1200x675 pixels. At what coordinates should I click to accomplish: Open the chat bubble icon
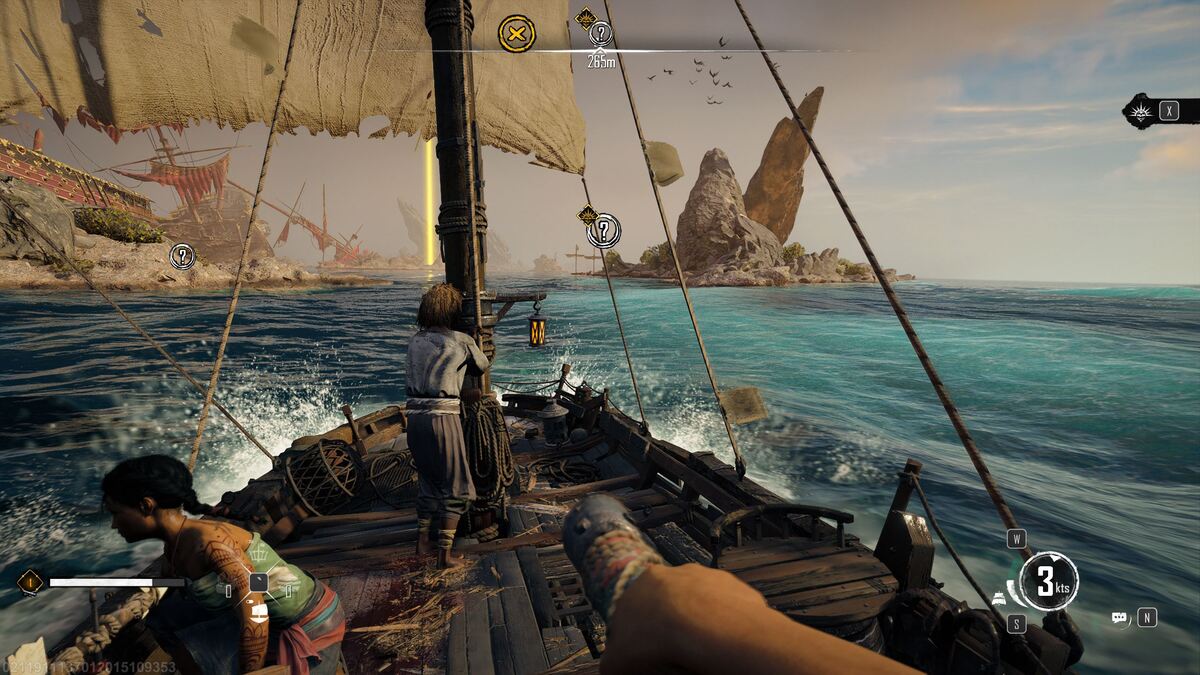1119,618
